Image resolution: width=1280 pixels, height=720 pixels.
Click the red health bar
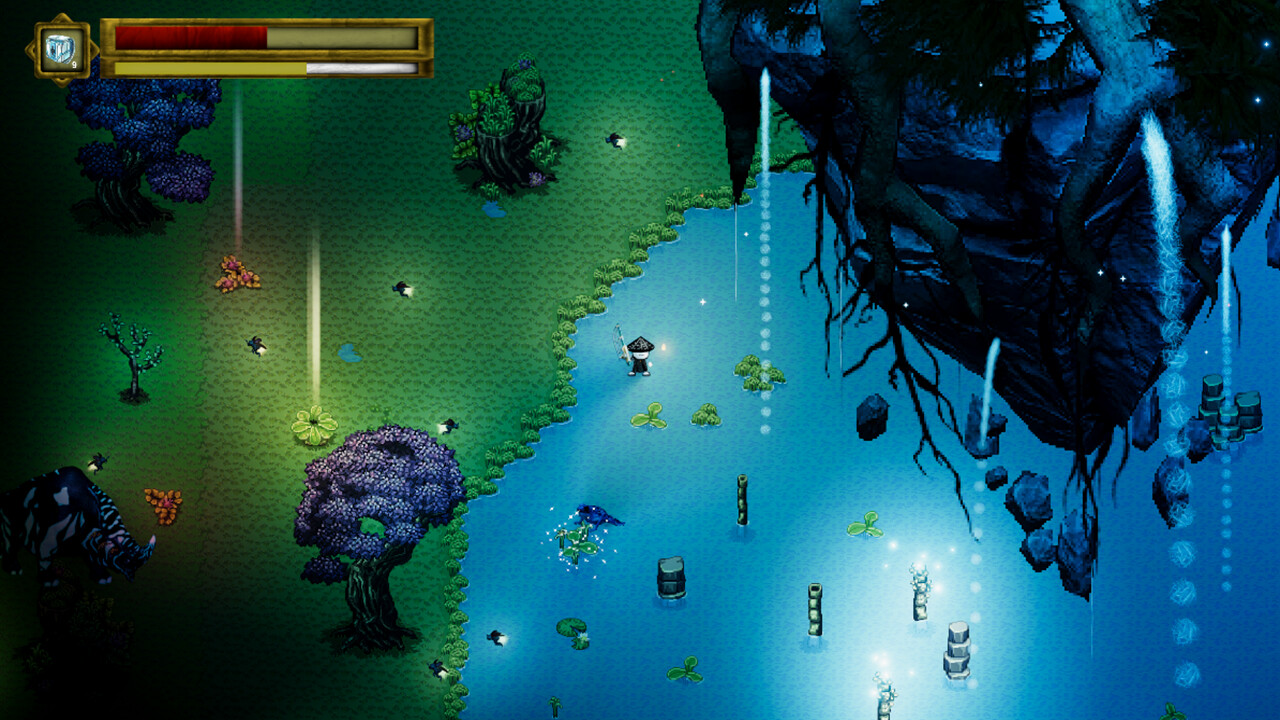click(x=190, y=35)
